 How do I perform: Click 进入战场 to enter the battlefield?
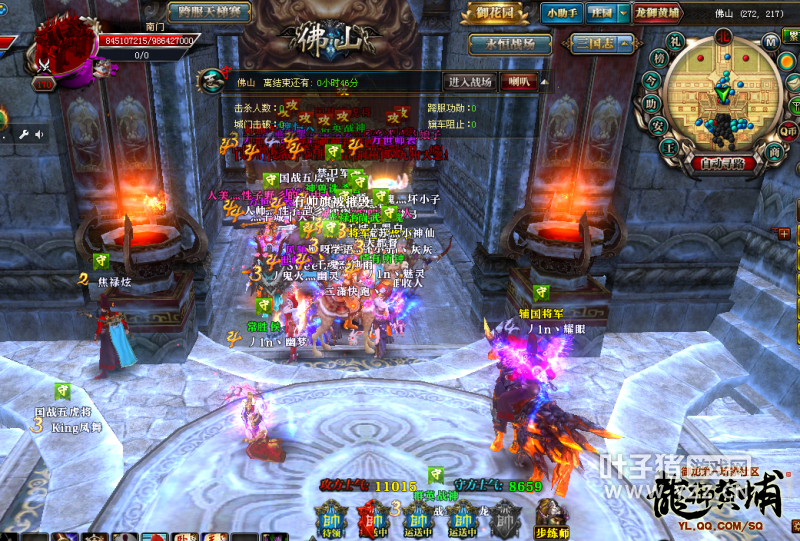(469, 82)
